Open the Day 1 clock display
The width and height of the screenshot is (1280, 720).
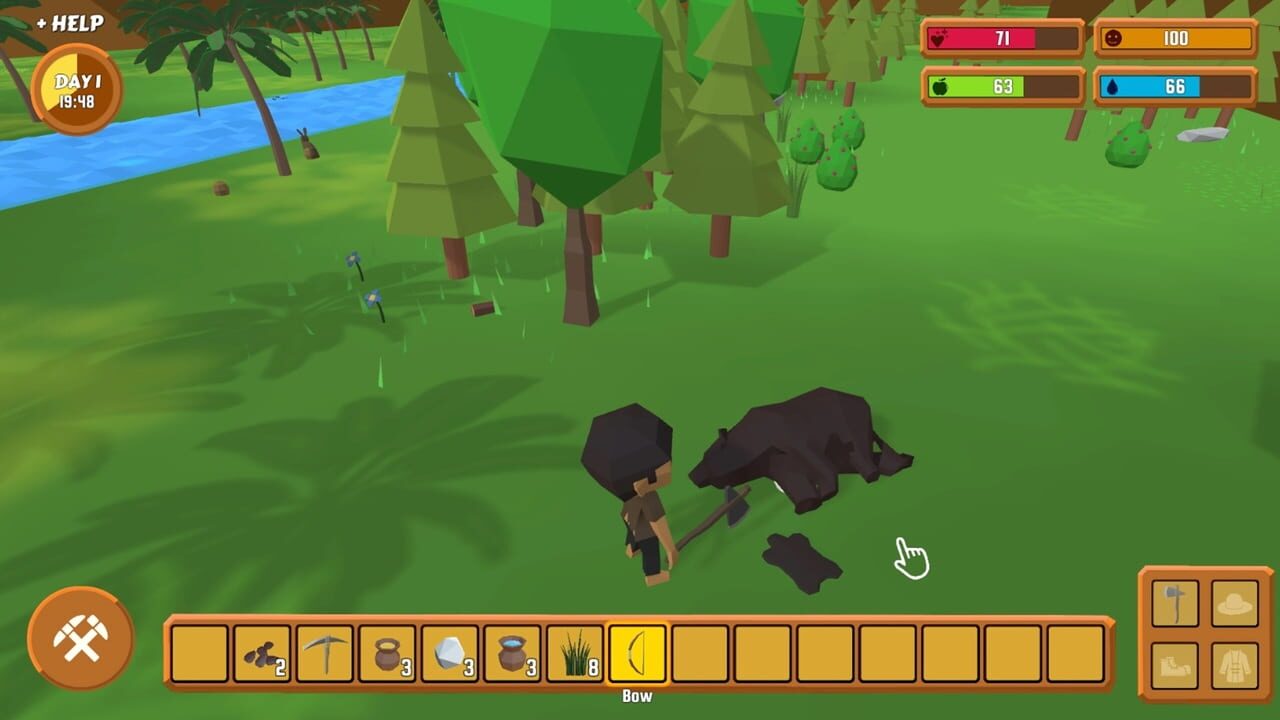[75, 85]
